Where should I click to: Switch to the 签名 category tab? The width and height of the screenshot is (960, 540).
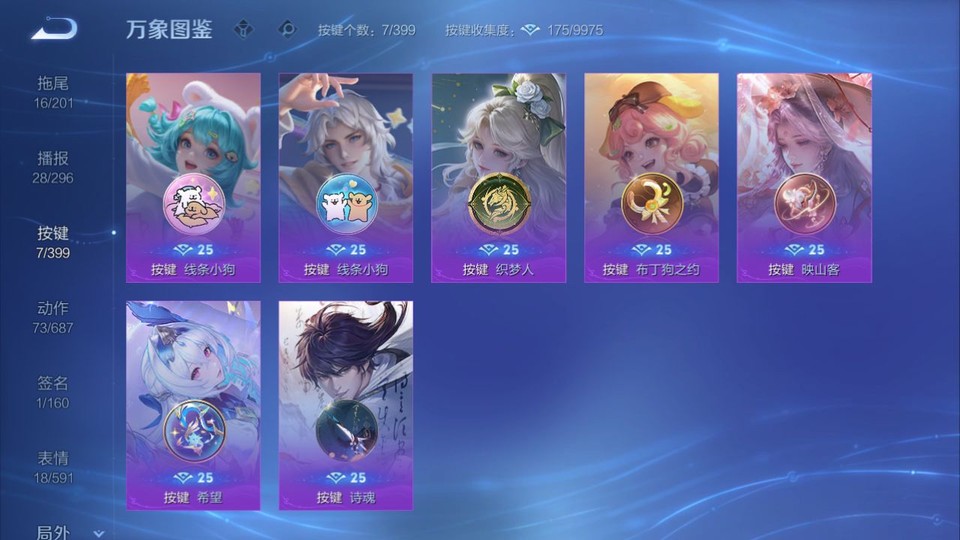pos(54,392)
